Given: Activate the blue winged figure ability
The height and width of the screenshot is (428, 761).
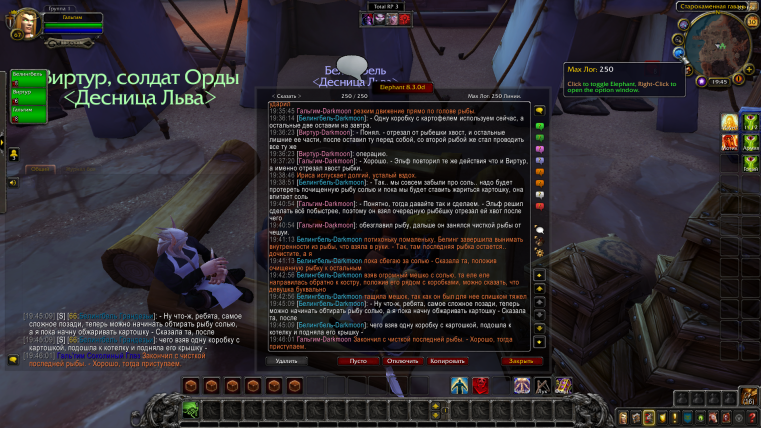Looking at the screenshot, I should [459, 386].
